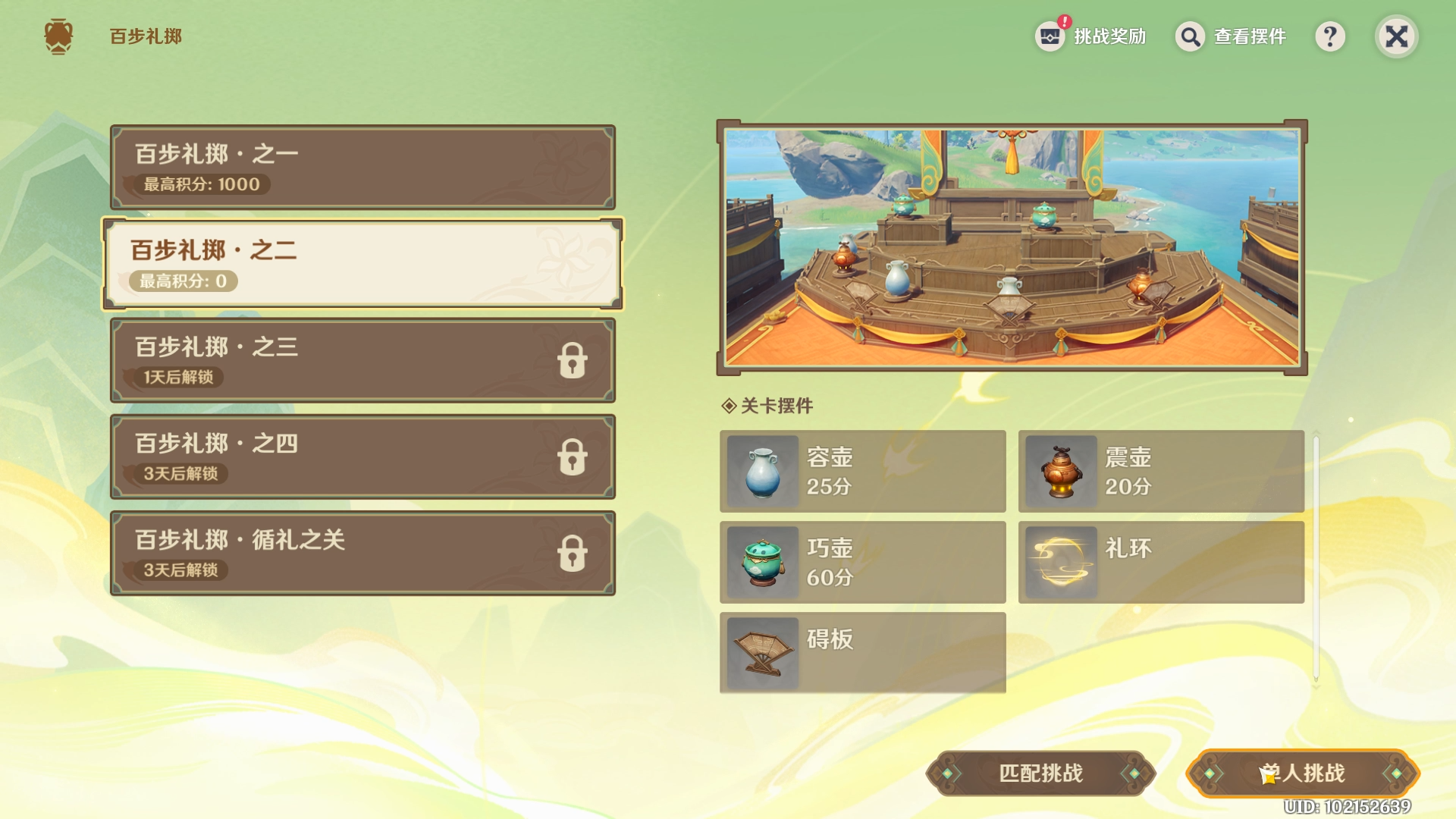1456x819 pixels.
Task: Choose stage 百步礼掷·之二
Action: tap(362, 264)
